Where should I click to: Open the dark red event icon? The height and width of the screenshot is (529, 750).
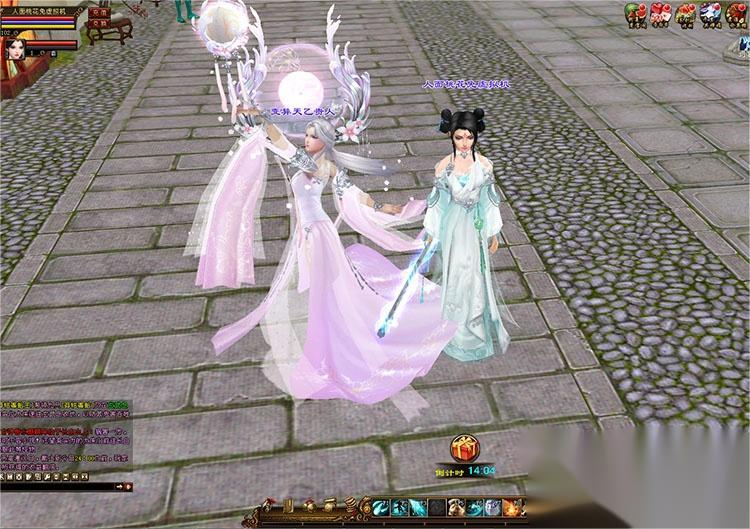click(735, 13)
